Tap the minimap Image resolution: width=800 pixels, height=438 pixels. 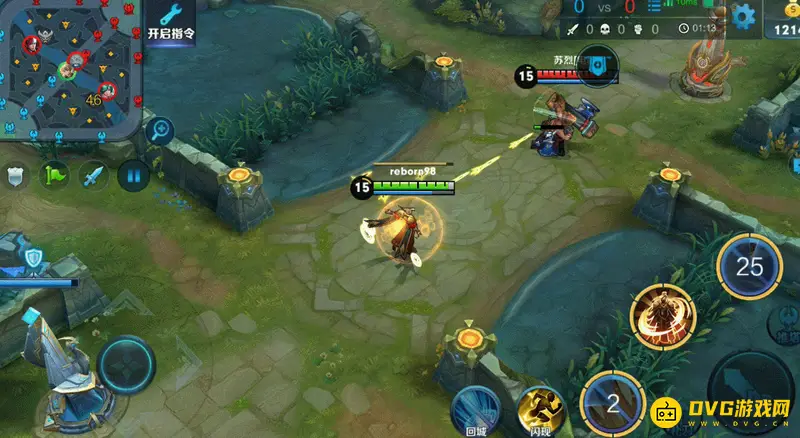tap(68, 68)
